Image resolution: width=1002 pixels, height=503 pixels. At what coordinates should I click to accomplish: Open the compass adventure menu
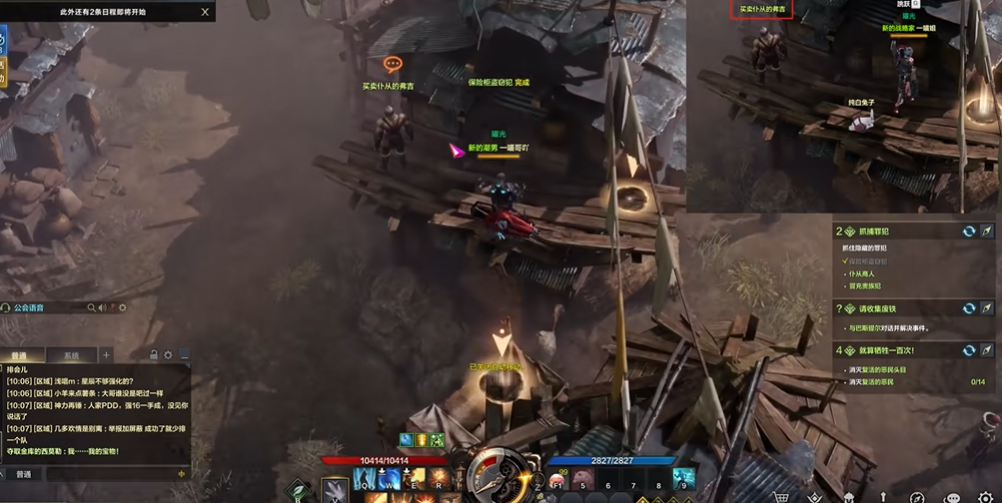916,496
